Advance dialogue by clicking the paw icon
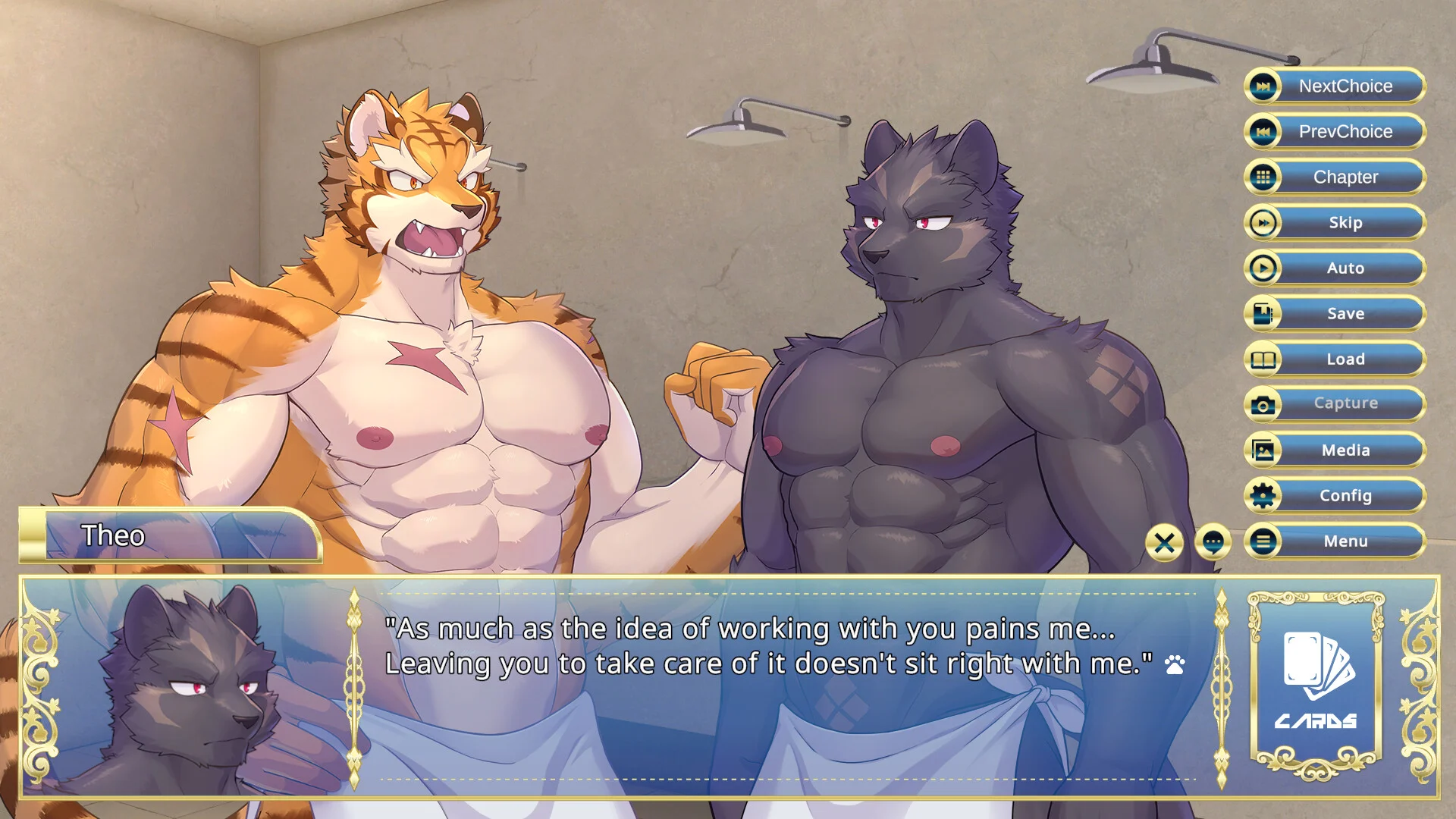The height and width of the screenshot is (819, 1456). pyautogui.click(x=1175, y=665)
